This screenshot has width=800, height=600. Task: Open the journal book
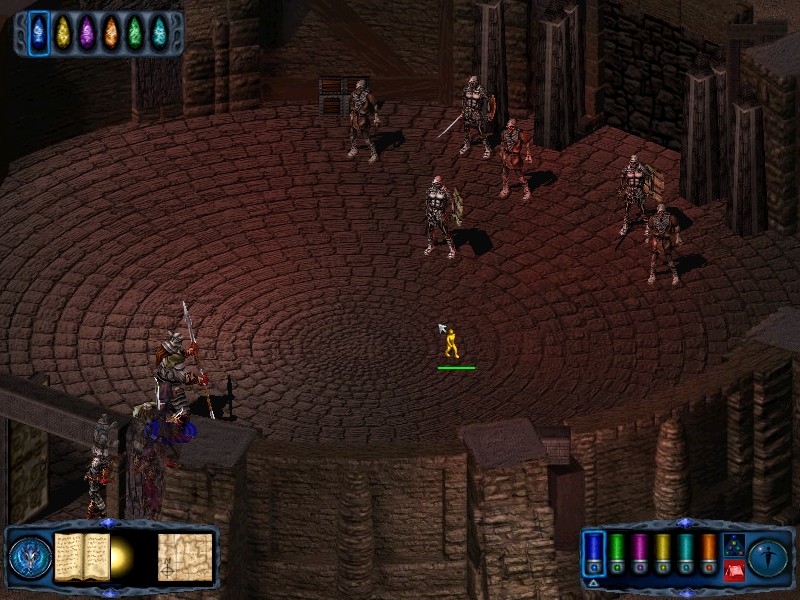(x=80, y=556)
